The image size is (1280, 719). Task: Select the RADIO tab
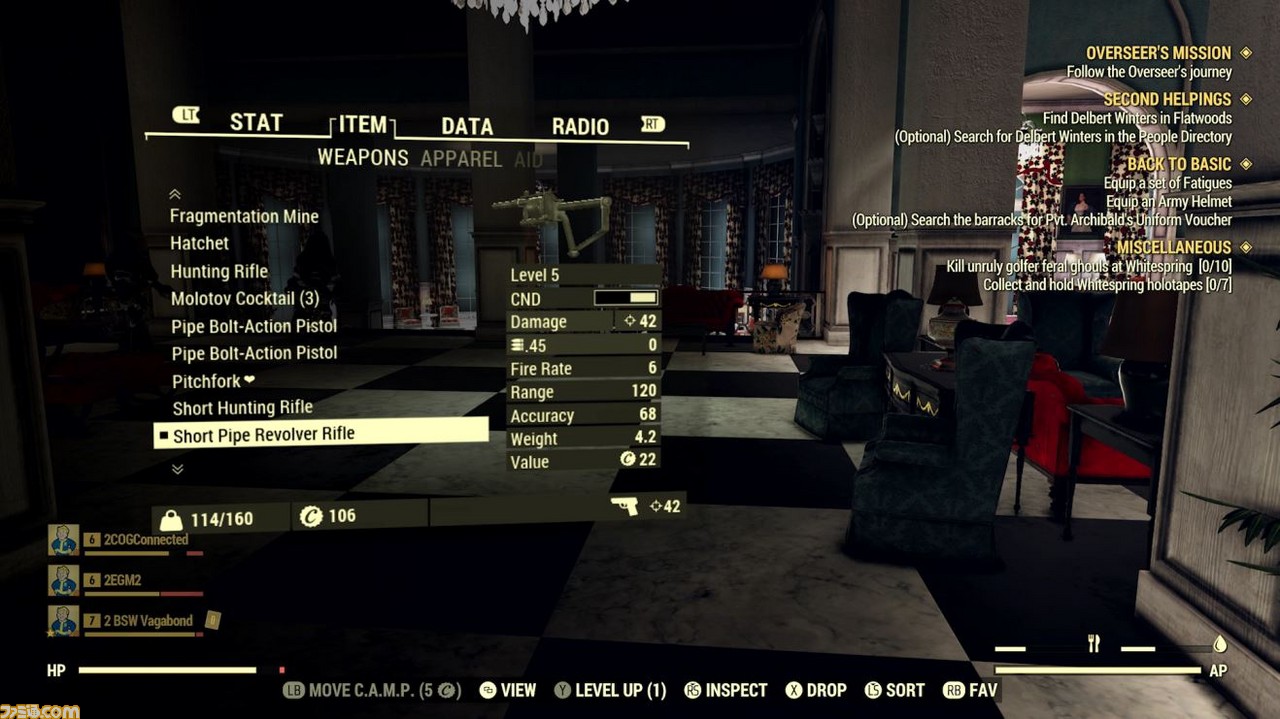coord(580,127)
